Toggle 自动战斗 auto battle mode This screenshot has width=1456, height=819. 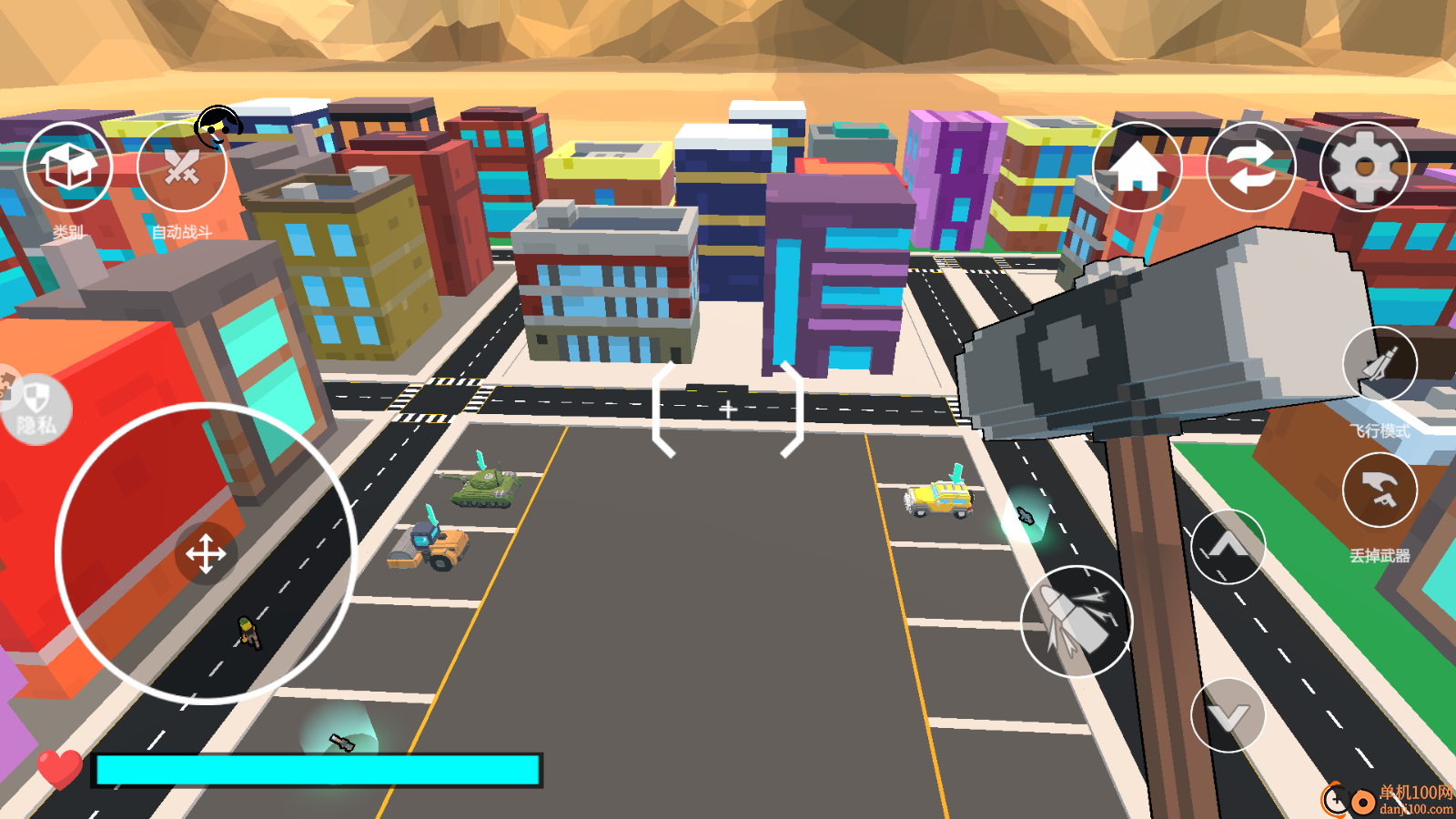[181, 167]
